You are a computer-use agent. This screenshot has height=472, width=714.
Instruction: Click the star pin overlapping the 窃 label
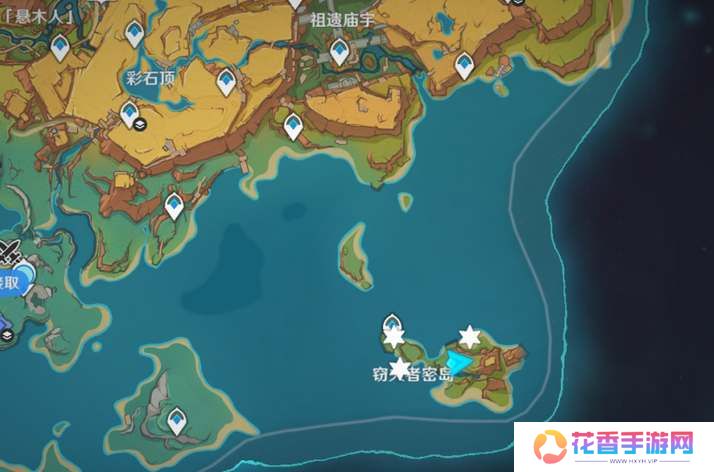point(400,369)
